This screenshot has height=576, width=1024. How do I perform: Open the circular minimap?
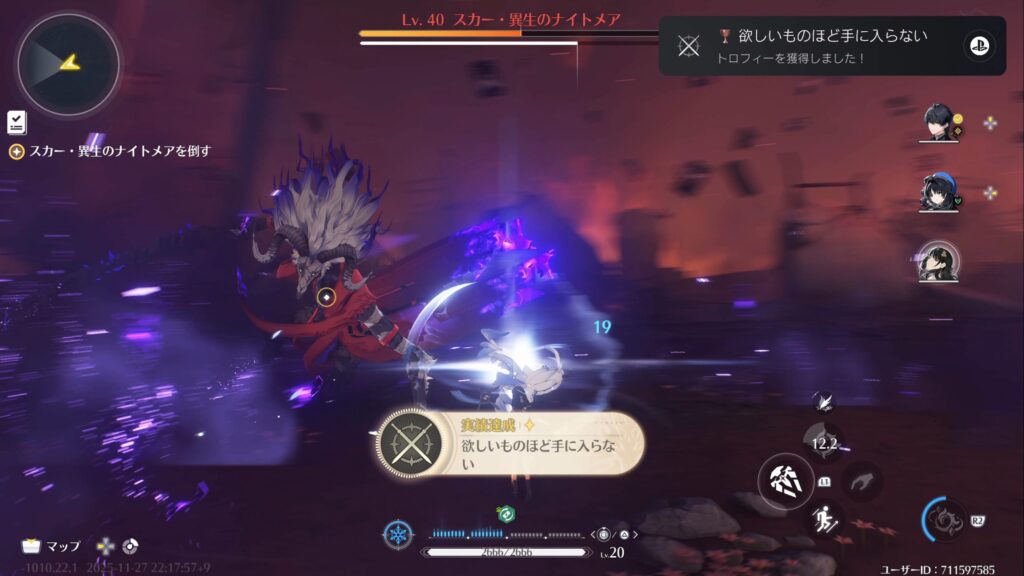coord(67,64)
